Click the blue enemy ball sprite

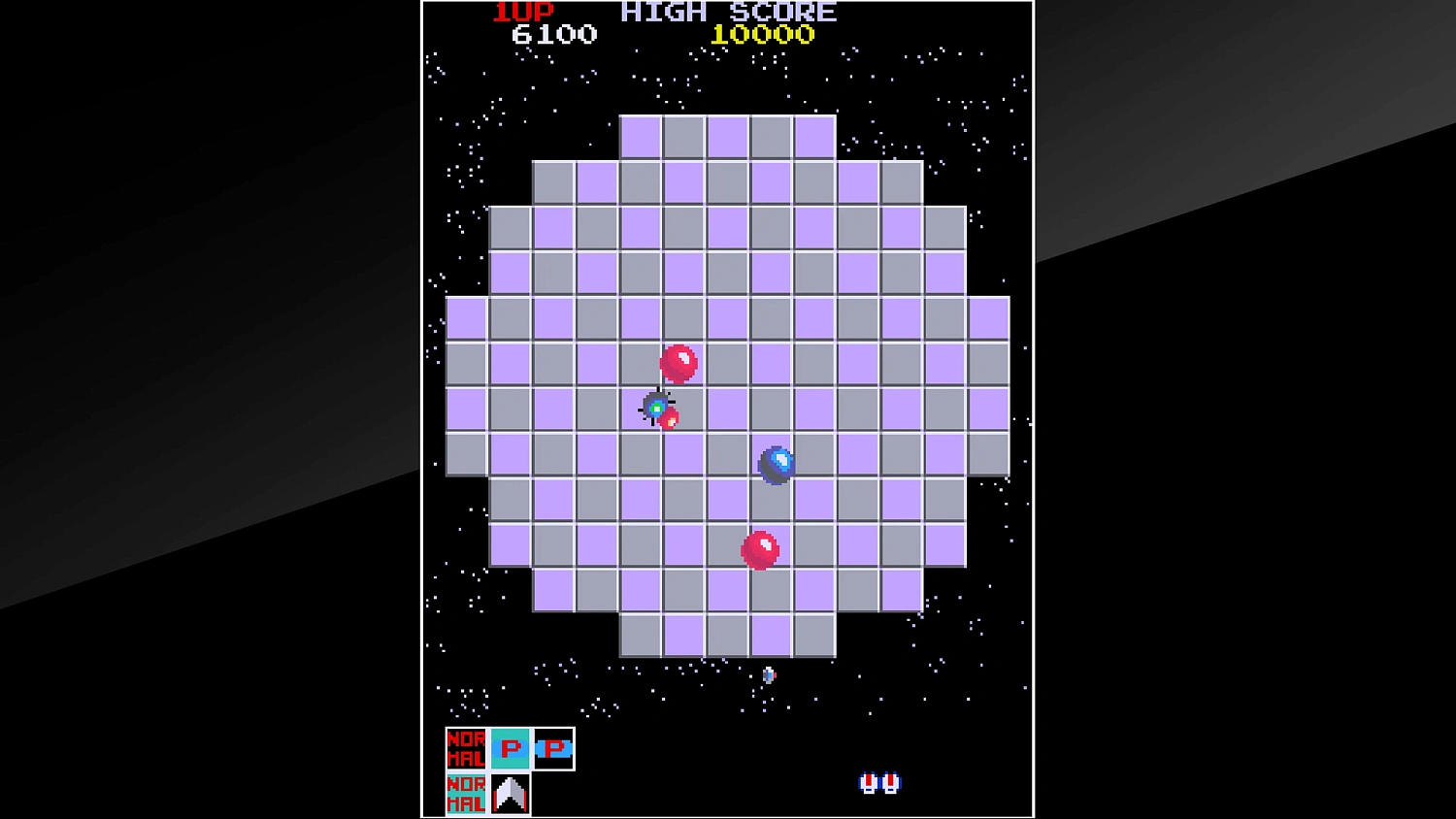(776, 463)
